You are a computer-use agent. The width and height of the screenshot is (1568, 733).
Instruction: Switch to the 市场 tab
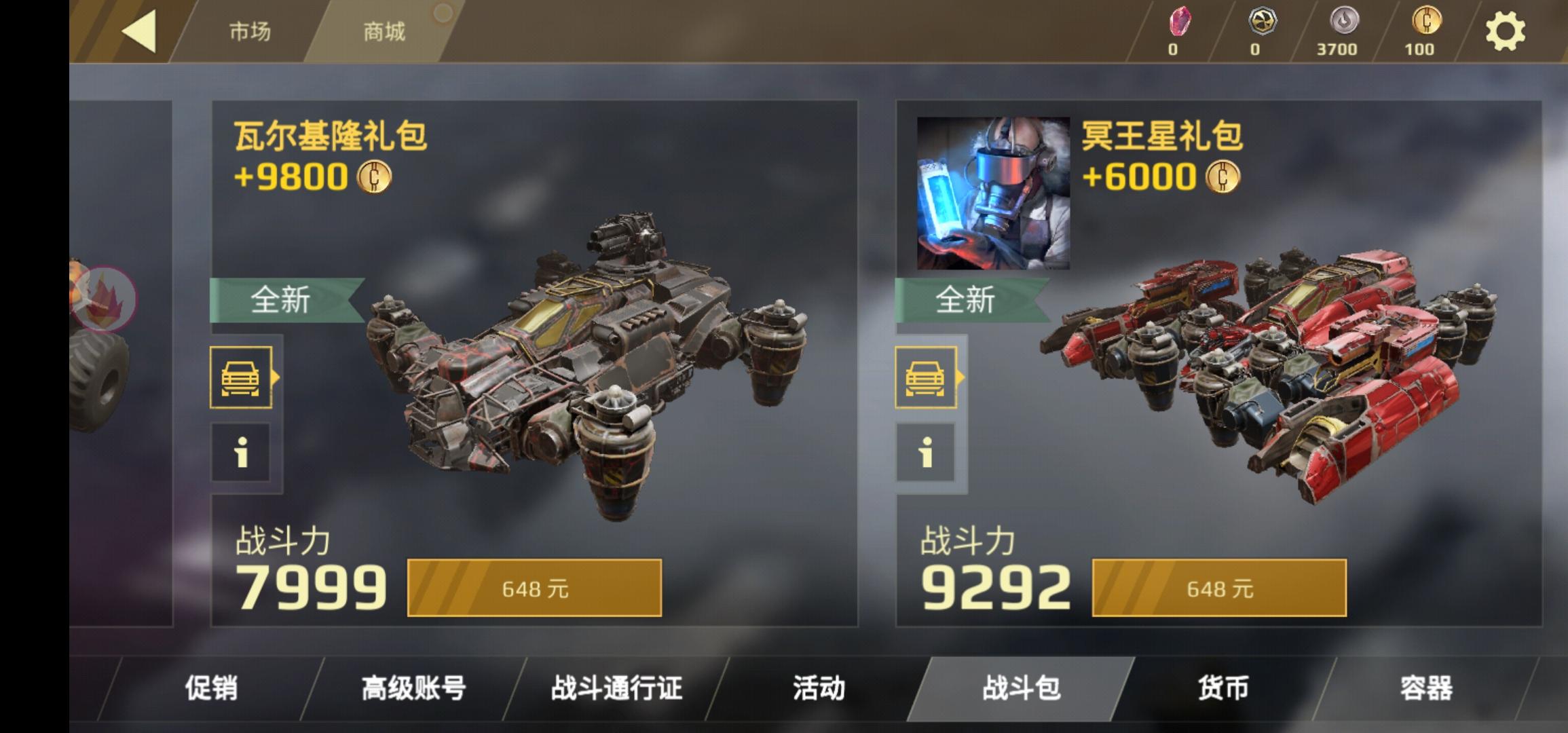[249, 31]
